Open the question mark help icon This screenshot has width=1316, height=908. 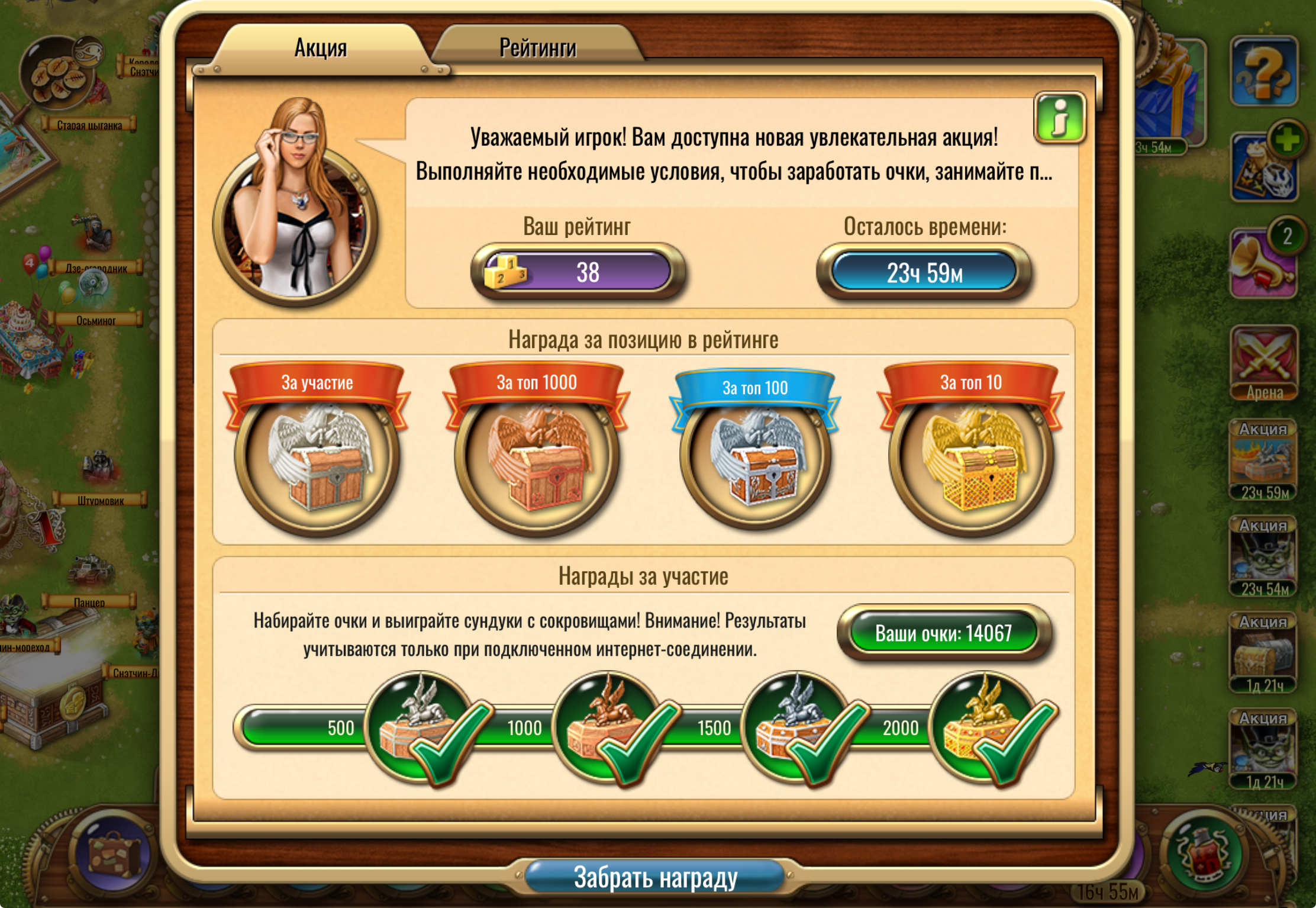tap(1263, 72)
